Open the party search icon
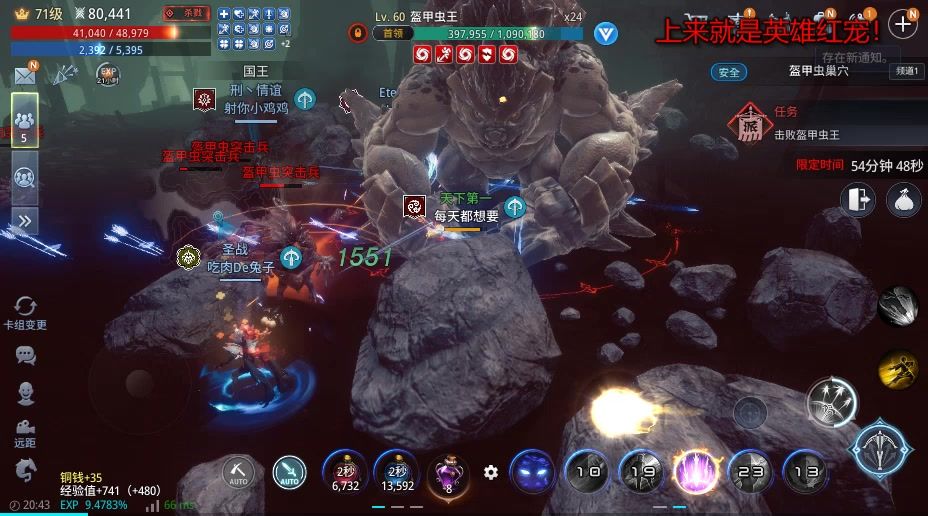This screenshot has height=516, width=928. click(24, 177)
